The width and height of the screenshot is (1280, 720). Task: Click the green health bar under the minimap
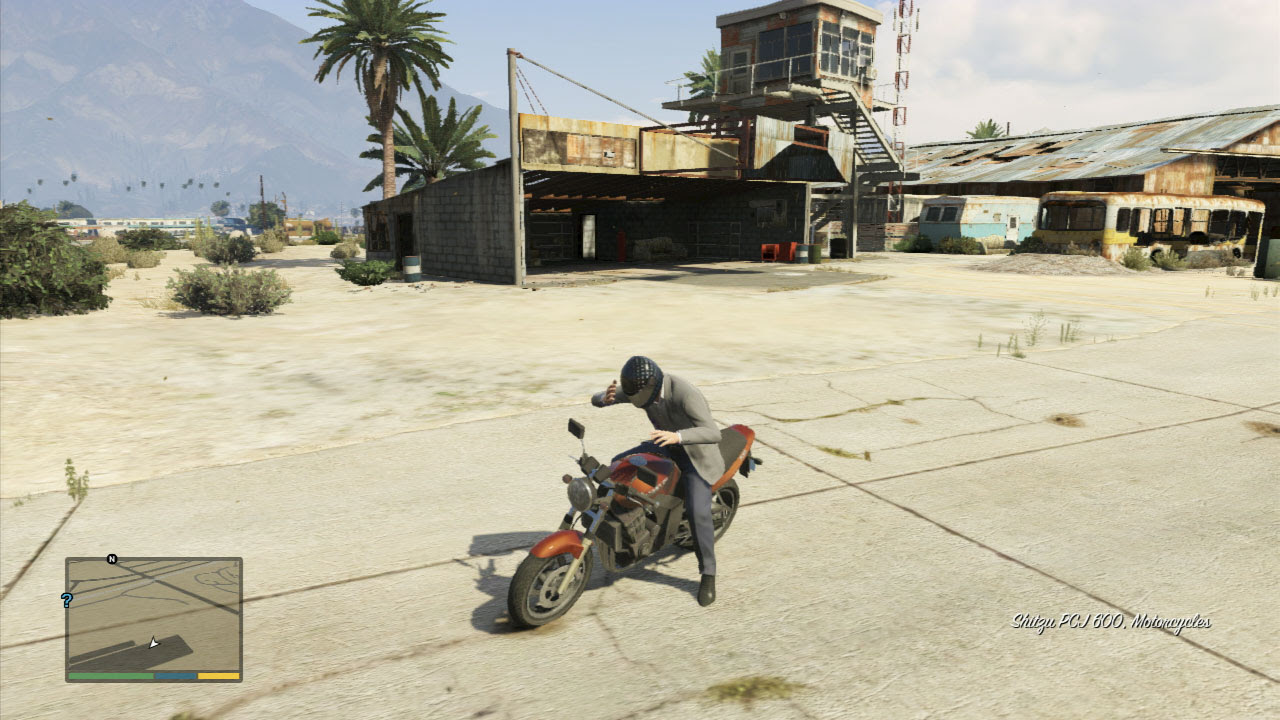point(110,677)
